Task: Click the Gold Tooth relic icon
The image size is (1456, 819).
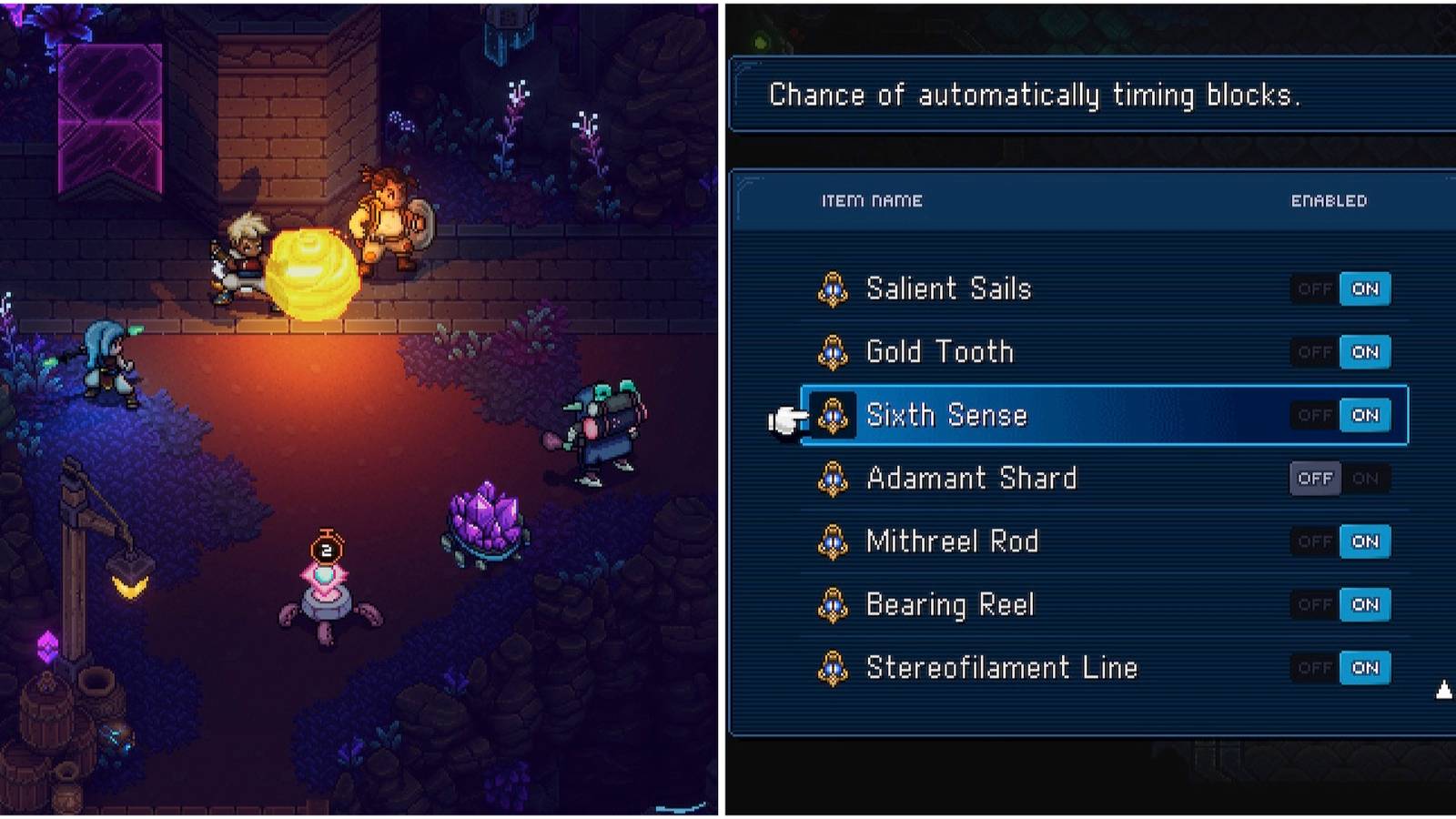Action: (x=832, y=352)
